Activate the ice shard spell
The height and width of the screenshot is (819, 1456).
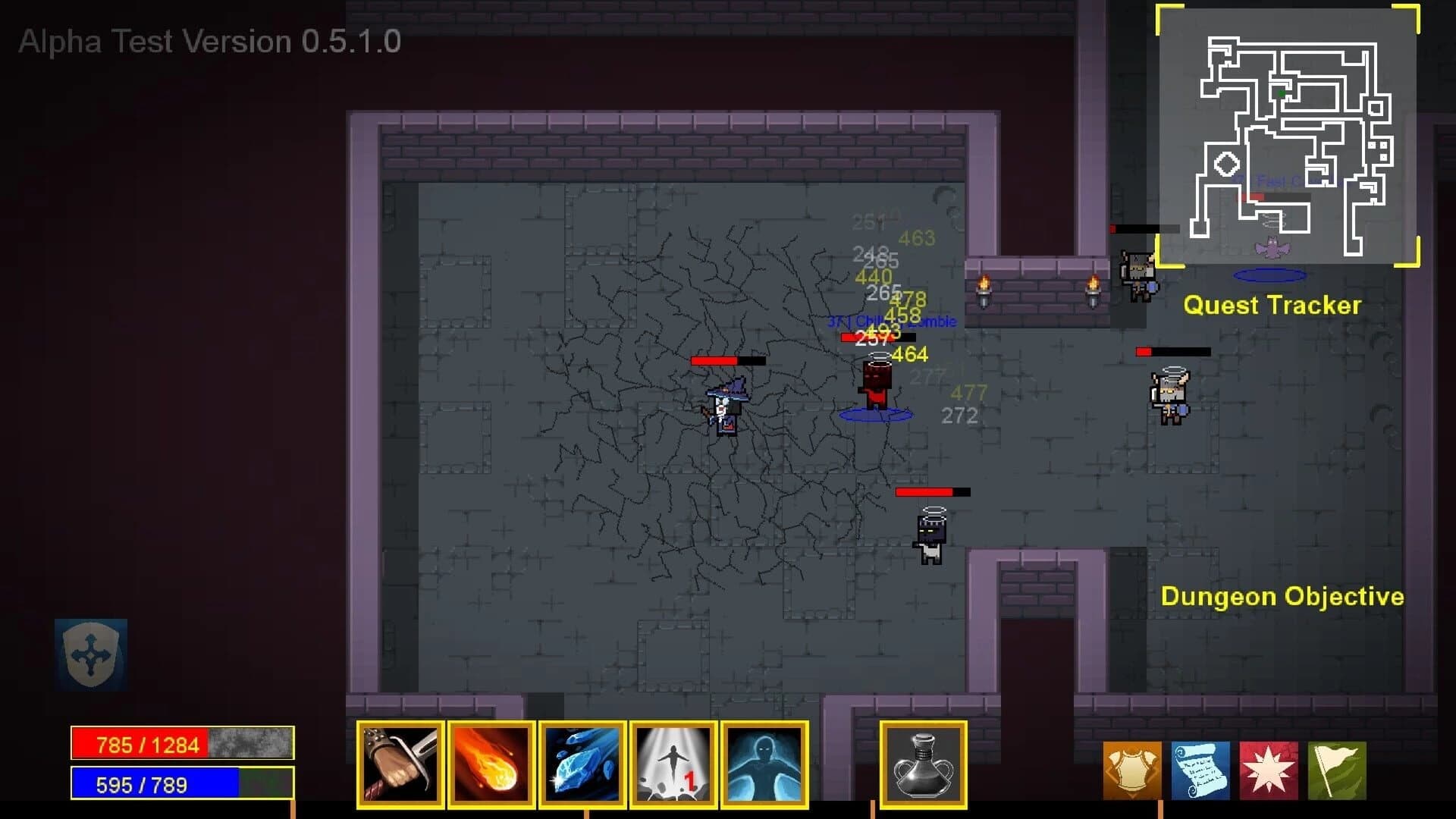pyautogui.click(x=582, y=764)
